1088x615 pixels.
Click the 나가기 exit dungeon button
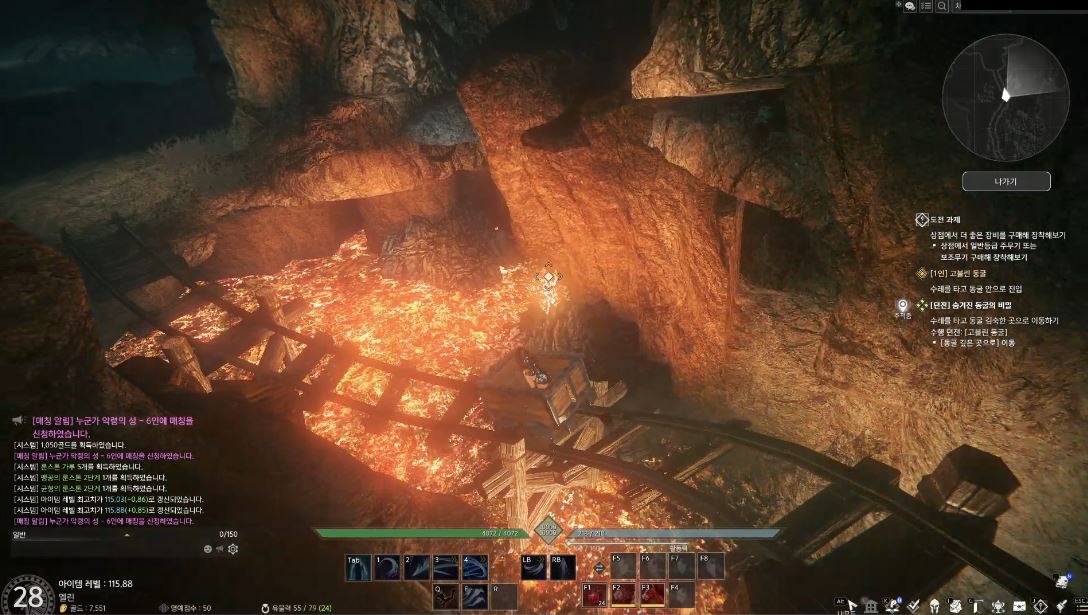pyautogui.click(x=1006, y=181)
